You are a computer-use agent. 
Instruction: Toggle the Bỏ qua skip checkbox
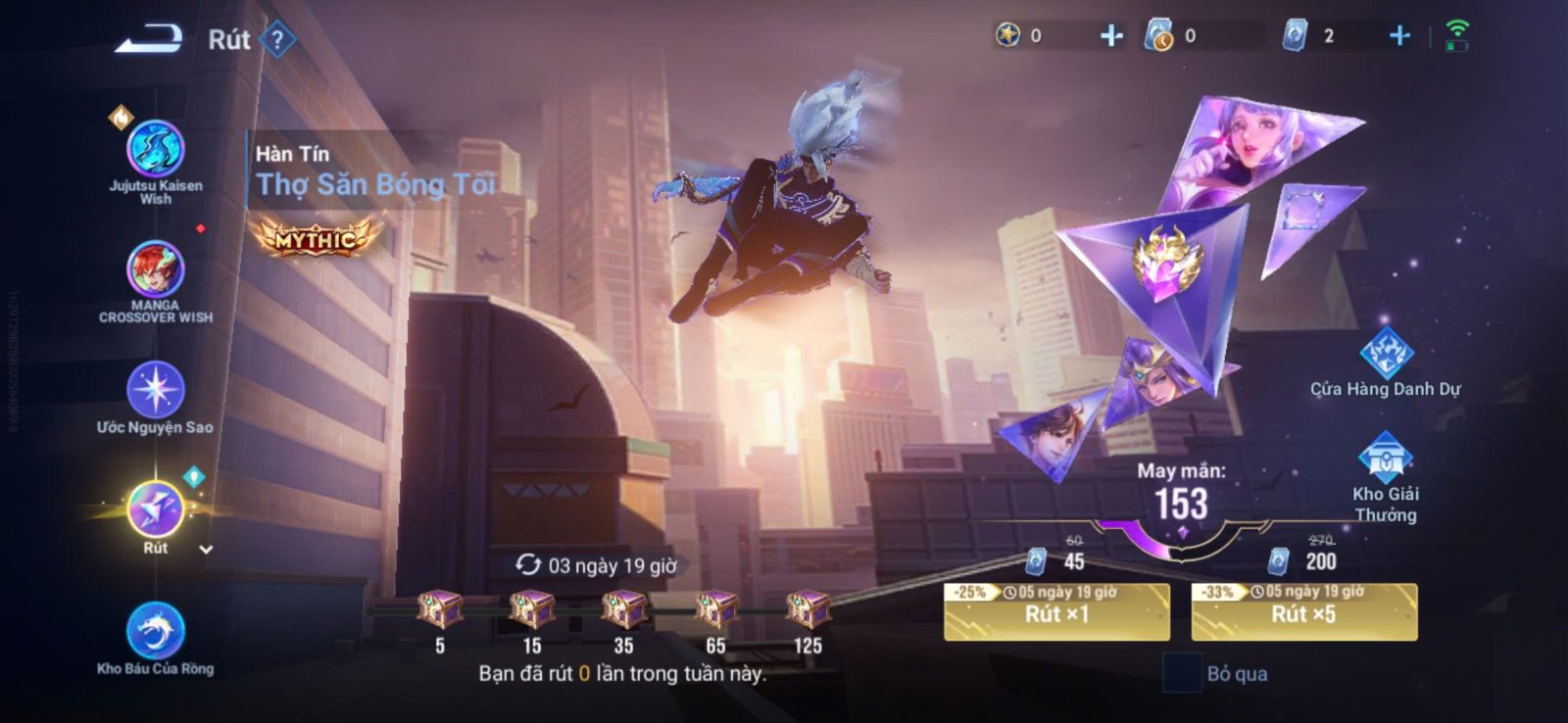(x=1182, y=673)
